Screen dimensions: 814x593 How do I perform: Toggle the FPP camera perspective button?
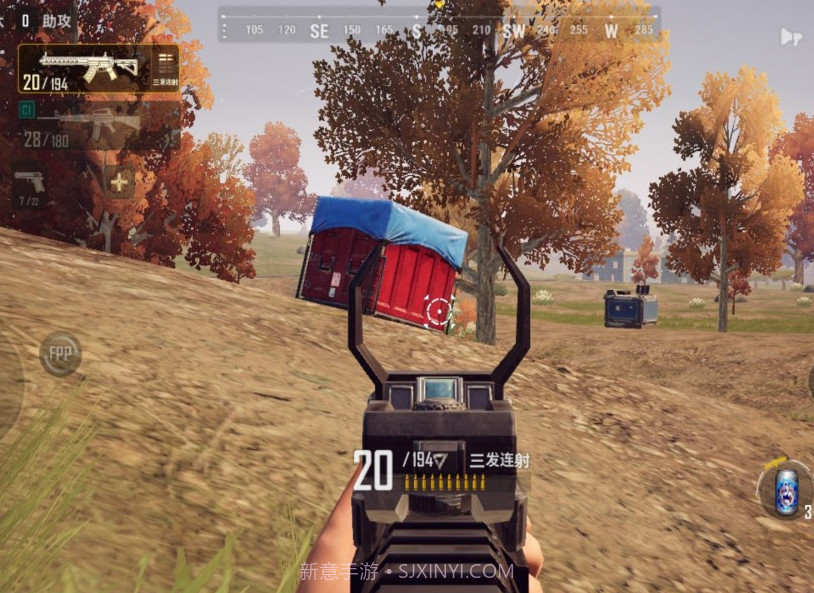tap(60, 353)
